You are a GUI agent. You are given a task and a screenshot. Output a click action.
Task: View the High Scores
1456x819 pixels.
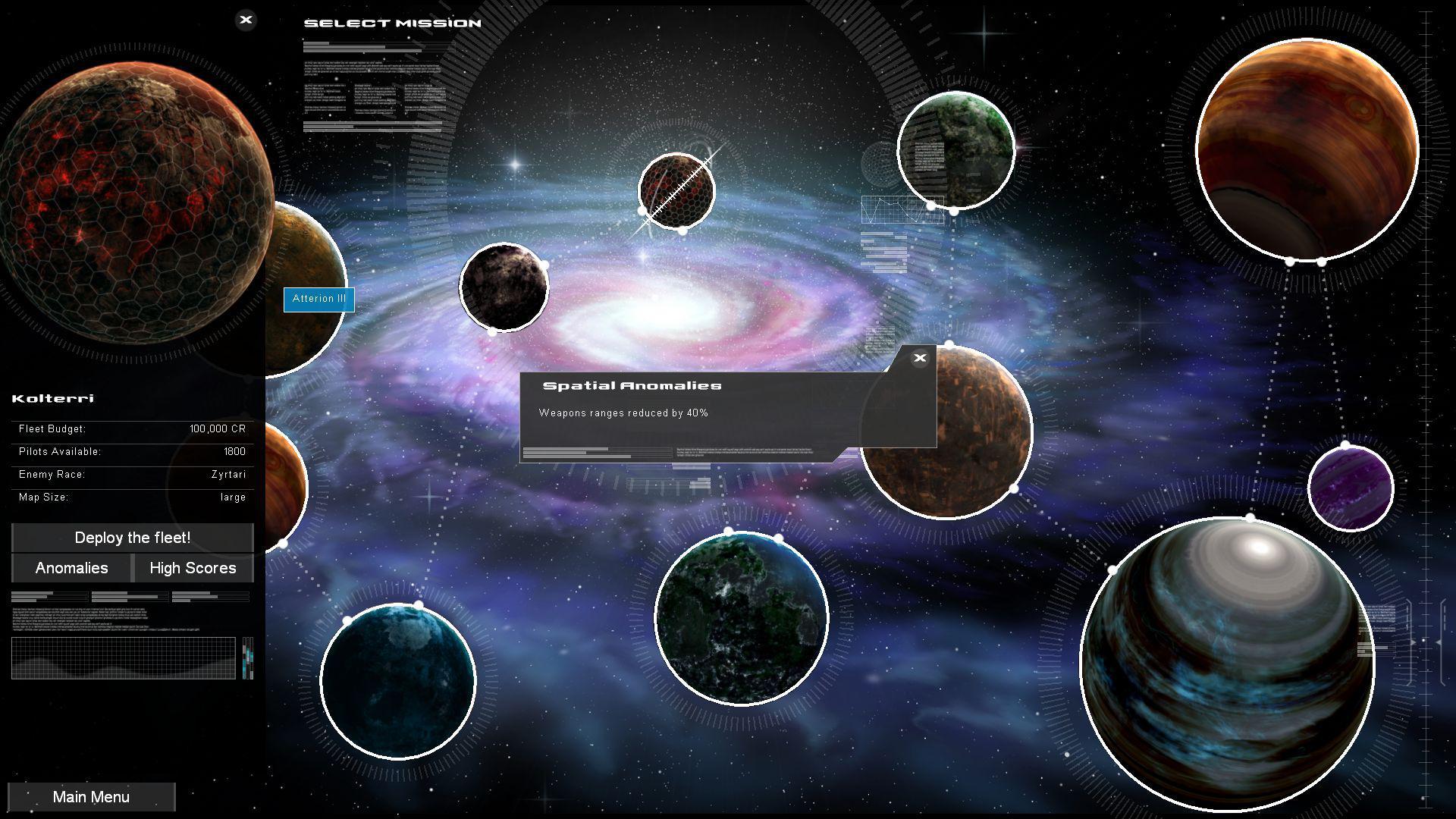193,568
